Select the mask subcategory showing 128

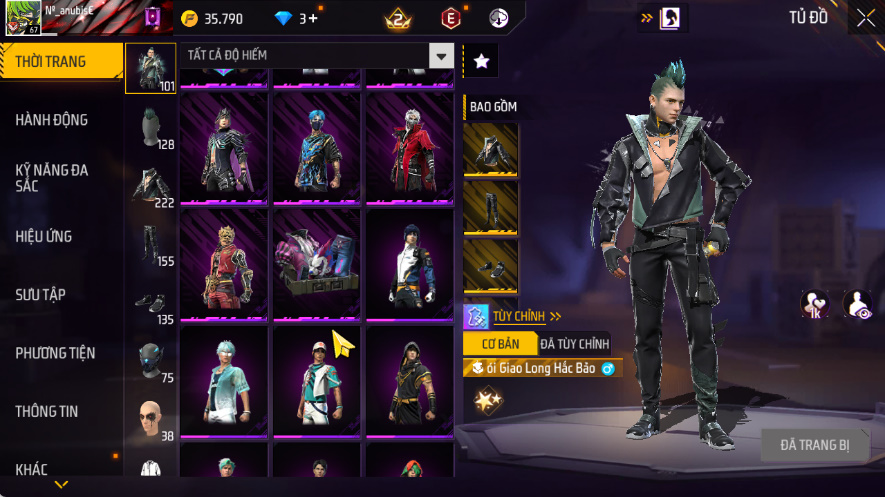pyautogui.click(x=150, y=127)
